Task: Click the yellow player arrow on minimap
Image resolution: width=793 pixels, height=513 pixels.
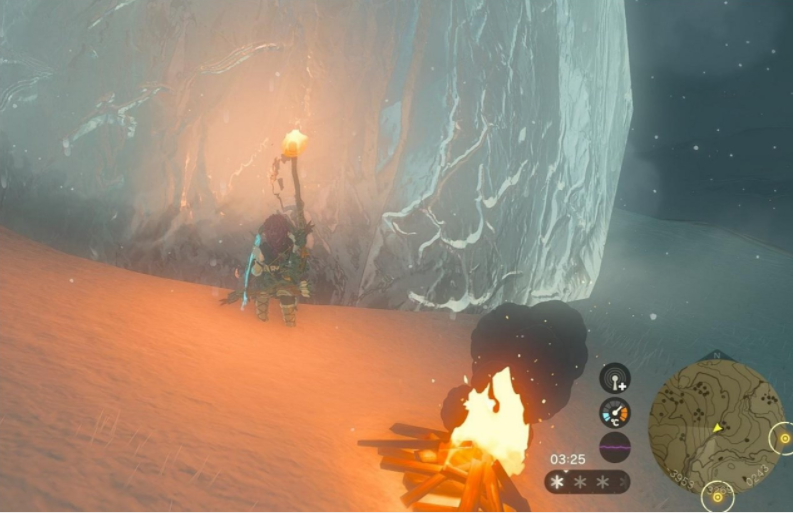Action: tap(718, 428)
